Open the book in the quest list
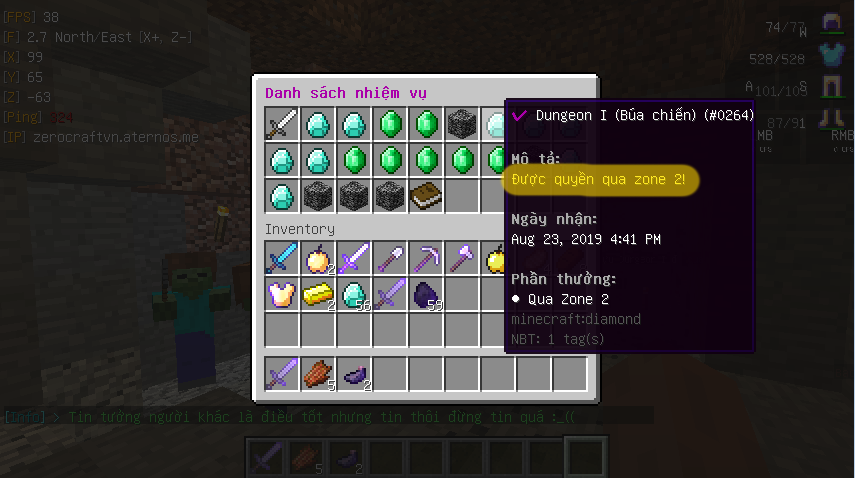This screenshot has width=855, height=478. point(426,197)
